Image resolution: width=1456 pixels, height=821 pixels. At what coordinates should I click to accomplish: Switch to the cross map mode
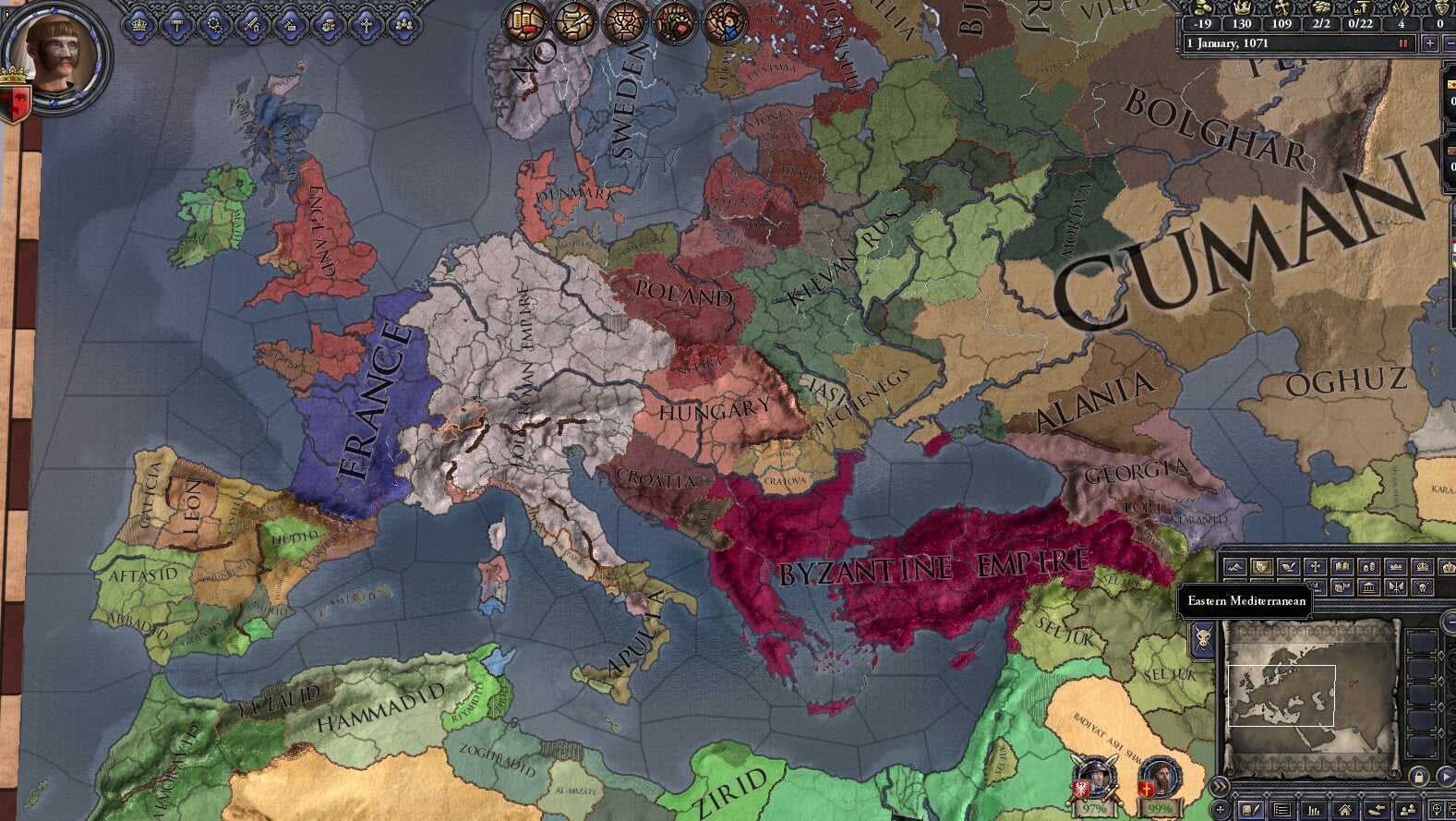tap(1315, 567)
